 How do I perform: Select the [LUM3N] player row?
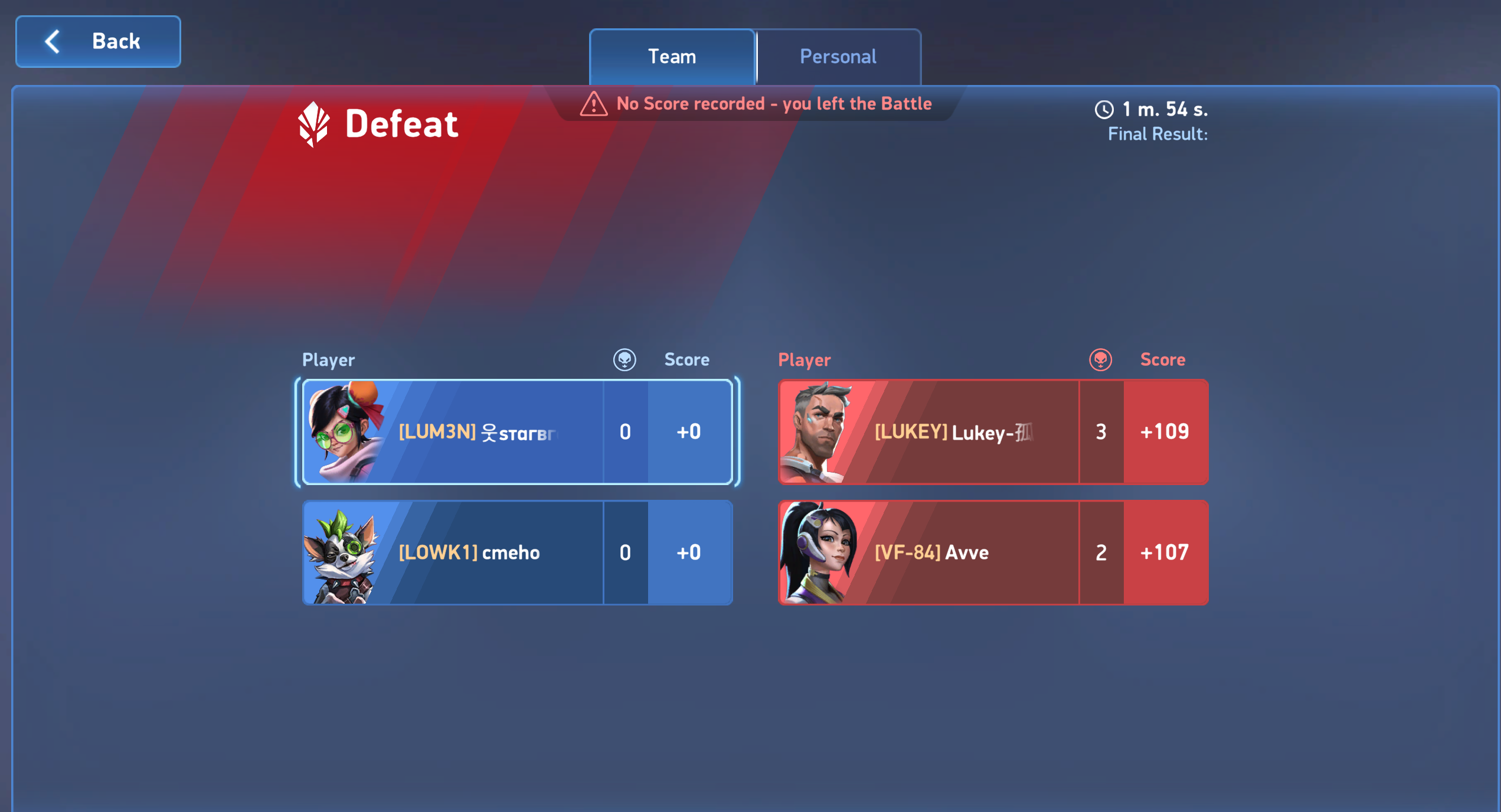coord(517,432)
